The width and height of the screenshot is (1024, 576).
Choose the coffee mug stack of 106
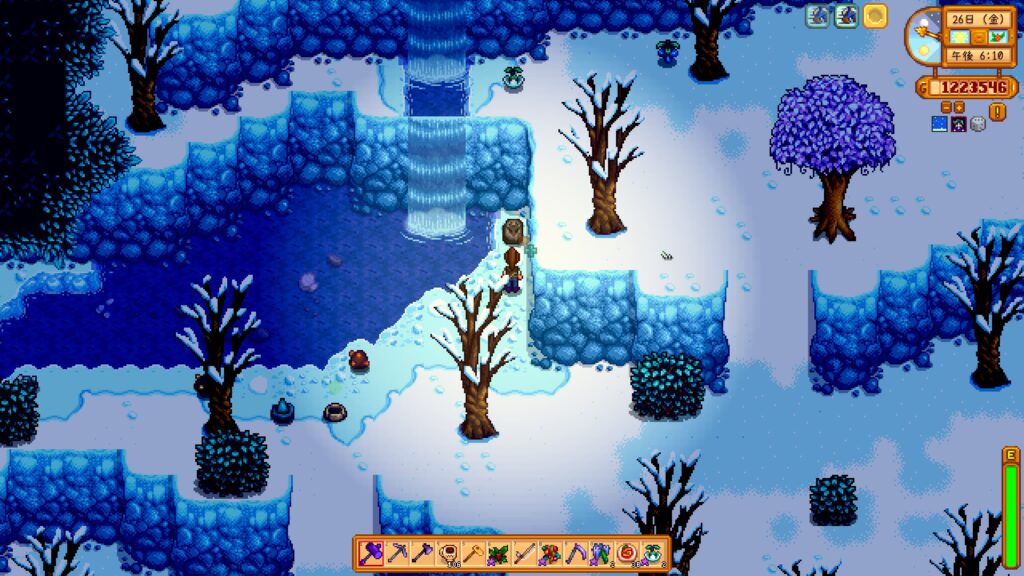448,552
